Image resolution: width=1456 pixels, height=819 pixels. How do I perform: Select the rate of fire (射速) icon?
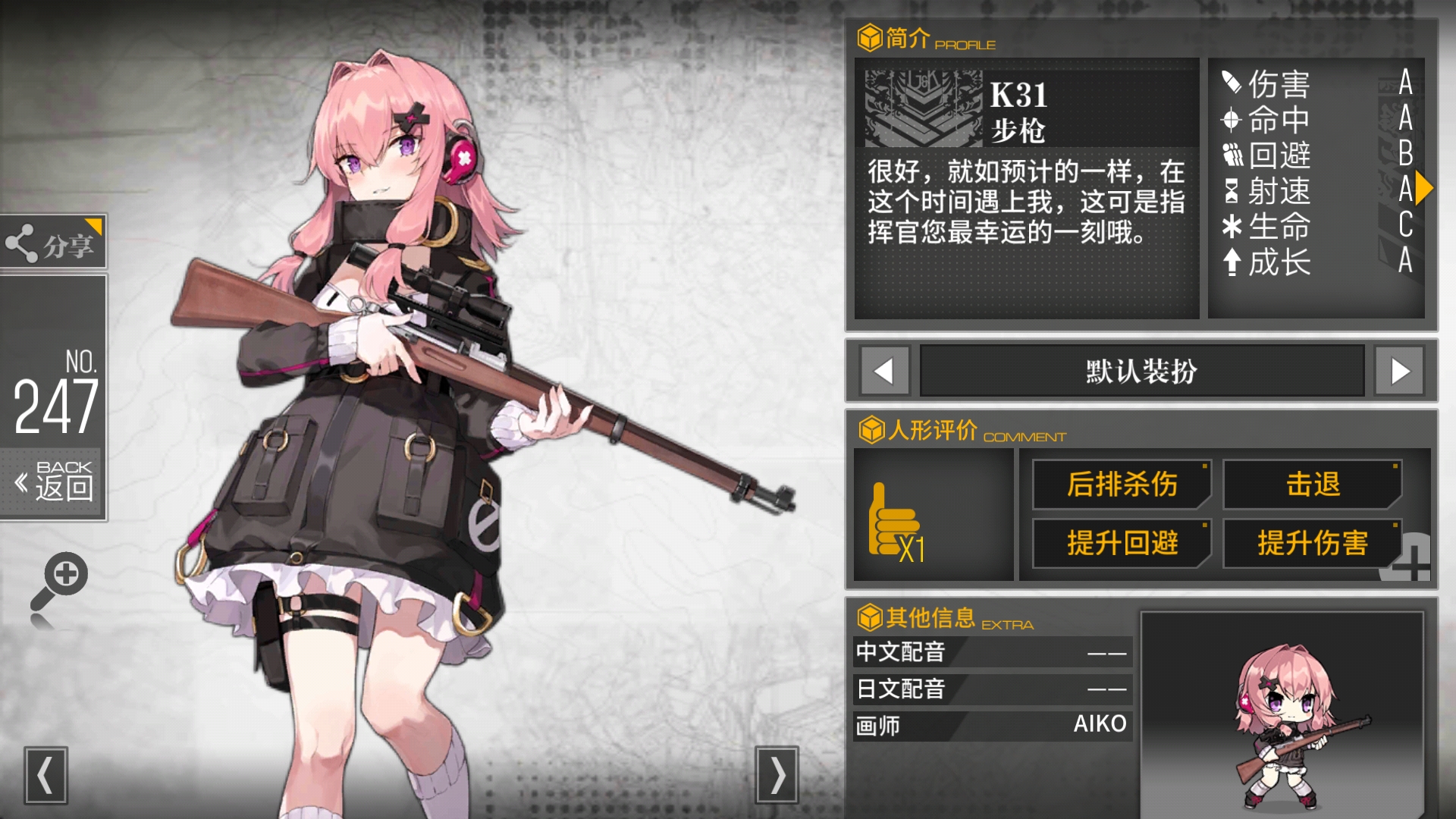1231,192
